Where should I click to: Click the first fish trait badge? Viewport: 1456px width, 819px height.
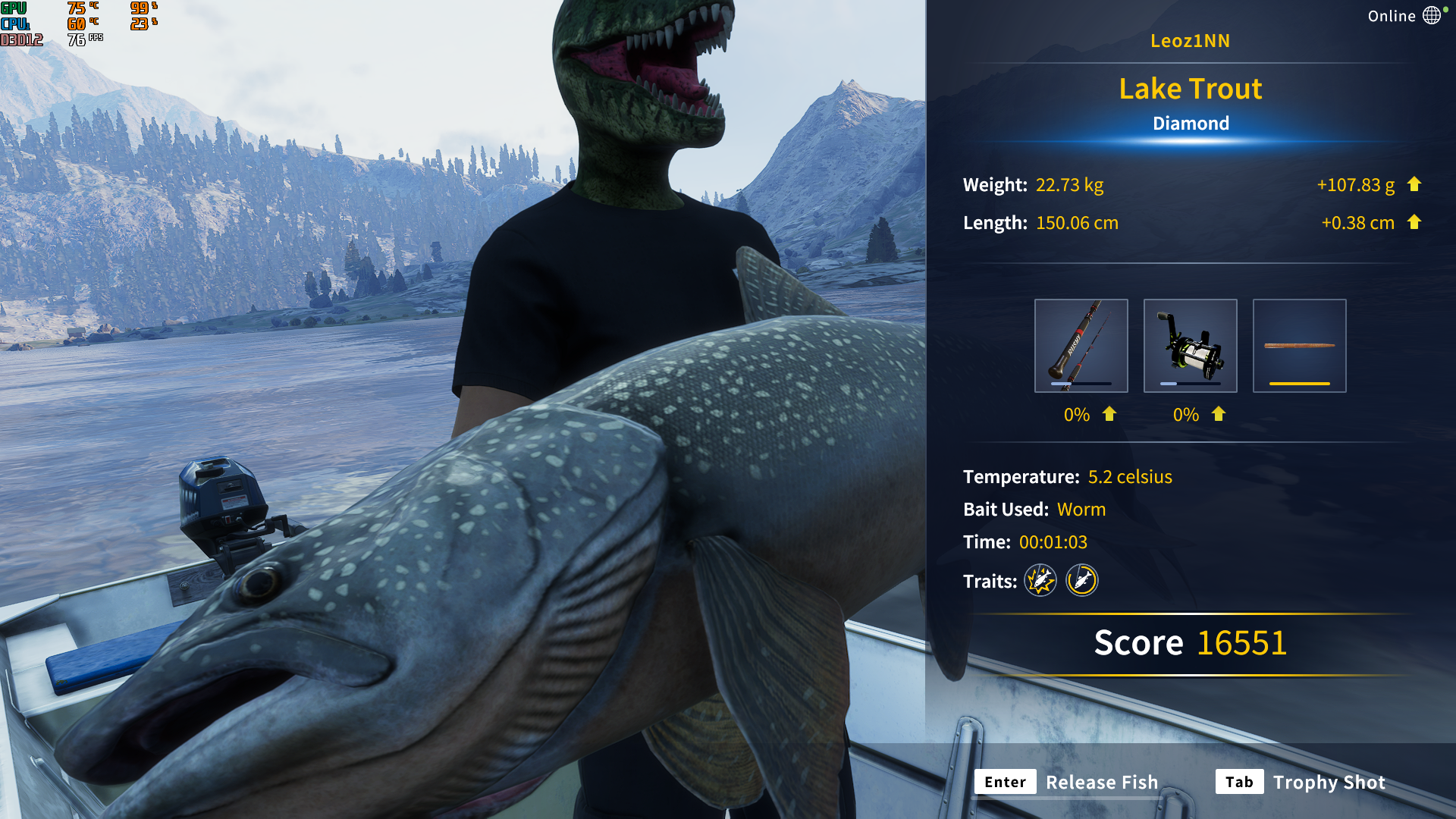coord(1040,581)
